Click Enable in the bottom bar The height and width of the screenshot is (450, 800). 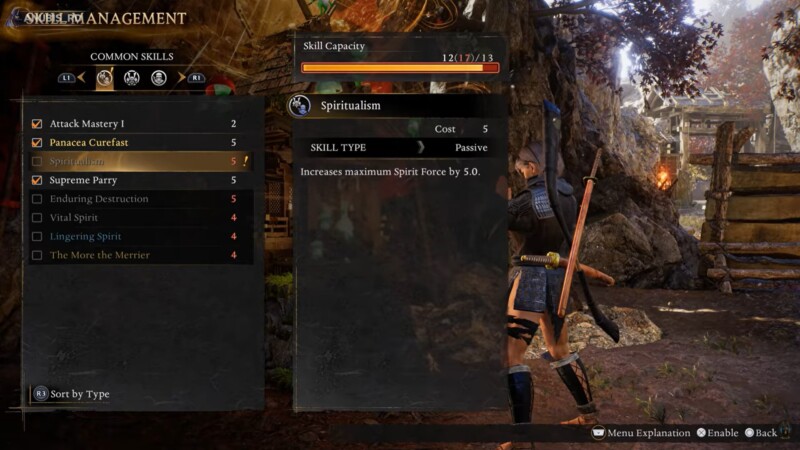(x=716, y=433)
